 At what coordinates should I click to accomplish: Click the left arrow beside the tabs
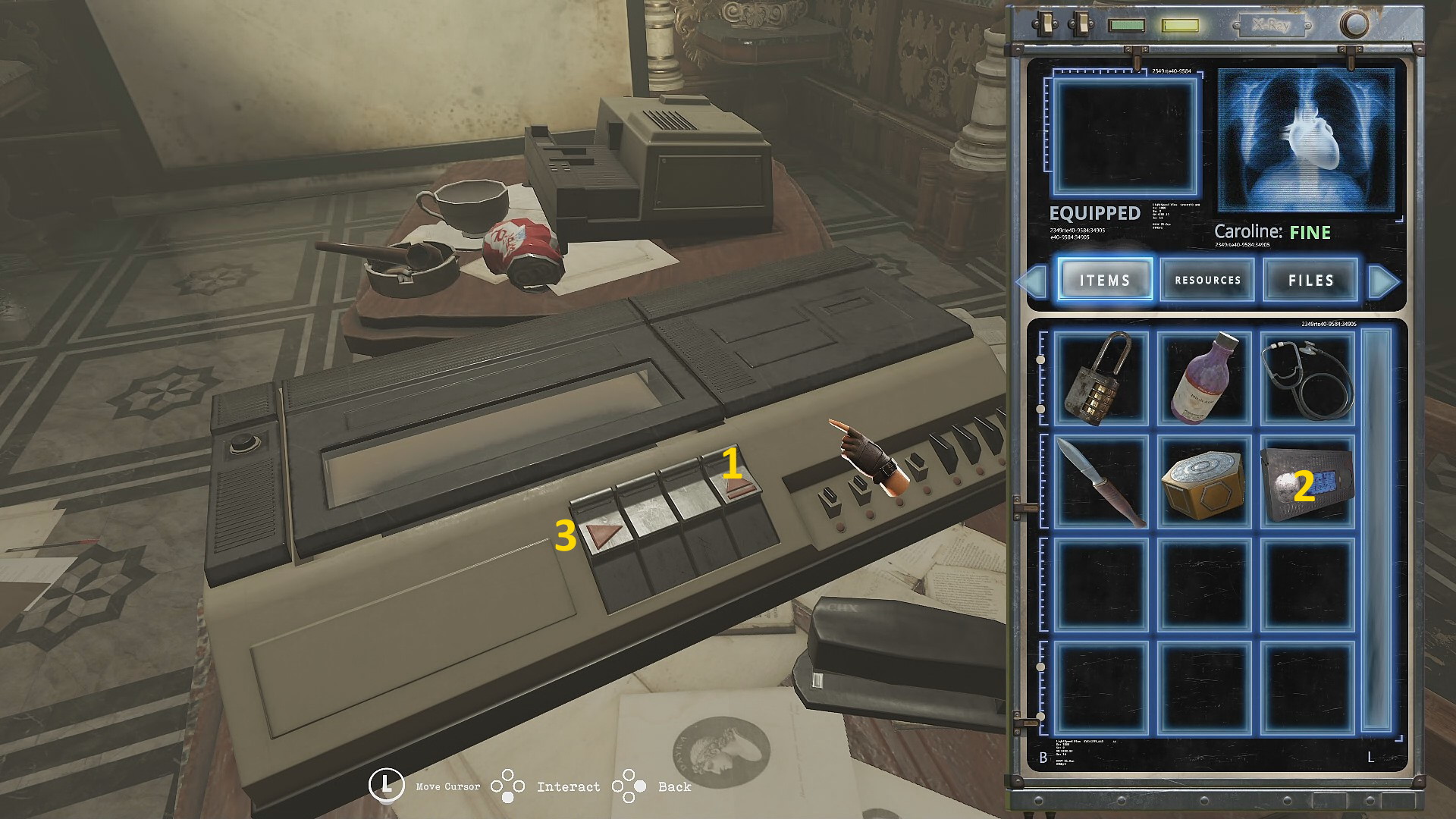tap(1033, 281)
